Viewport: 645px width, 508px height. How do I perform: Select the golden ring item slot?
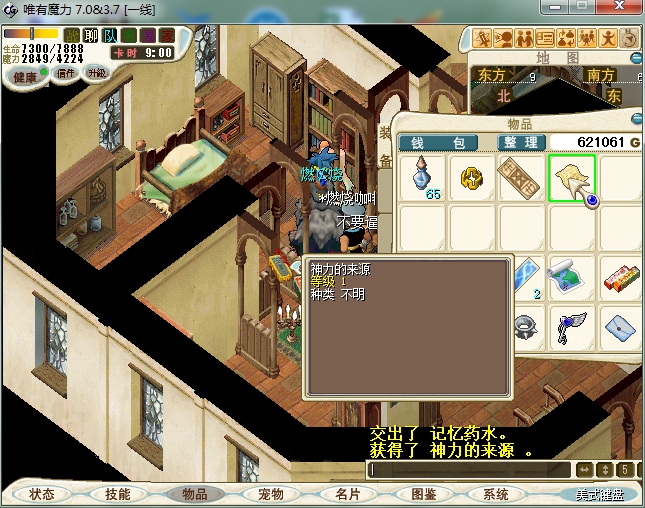[x=473, y=178]
